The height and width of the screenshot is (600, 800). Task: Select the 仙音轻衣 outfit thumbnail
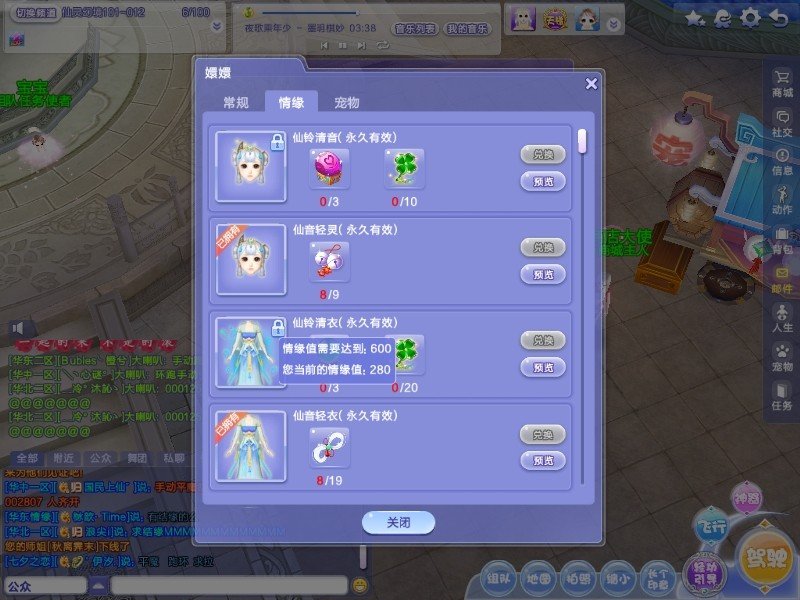[x=251, y=445]
